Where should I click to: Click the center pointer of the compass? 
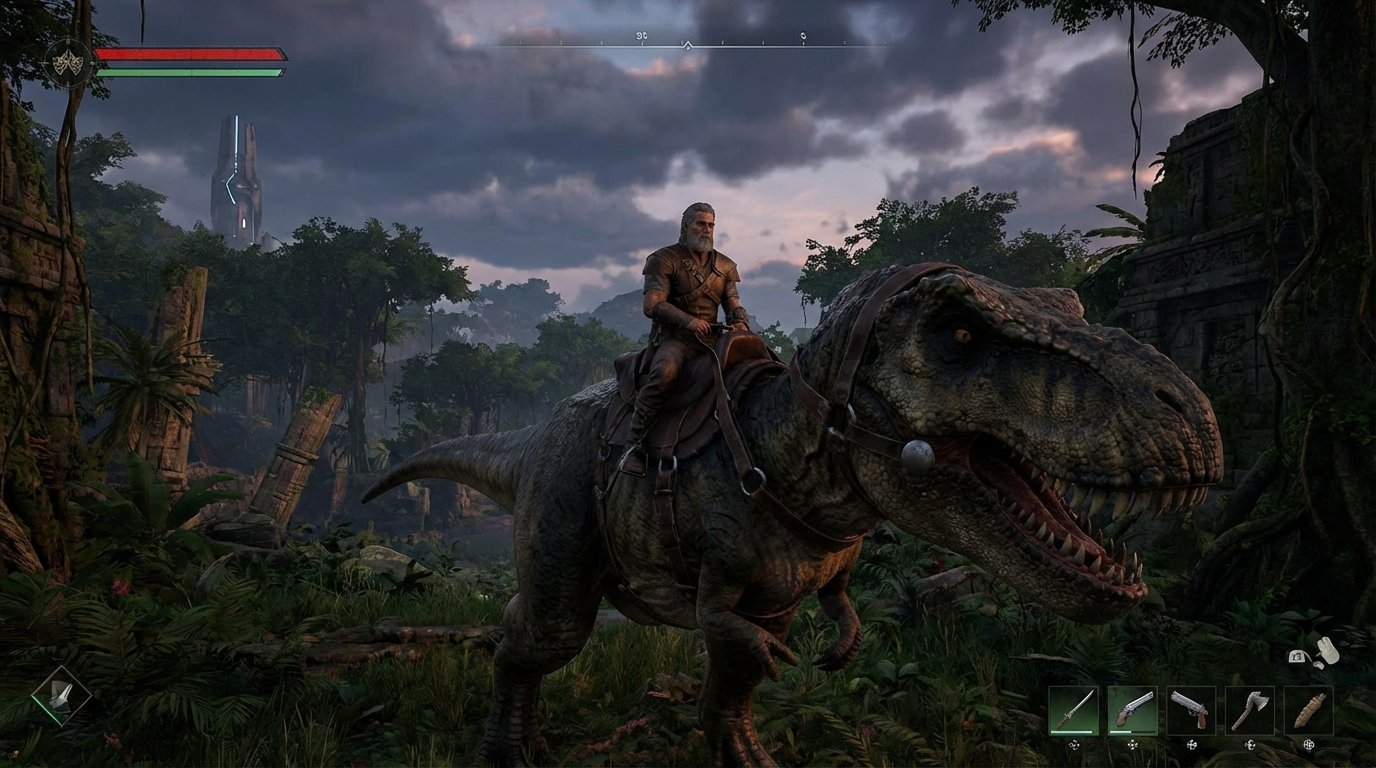pos(688,45)
